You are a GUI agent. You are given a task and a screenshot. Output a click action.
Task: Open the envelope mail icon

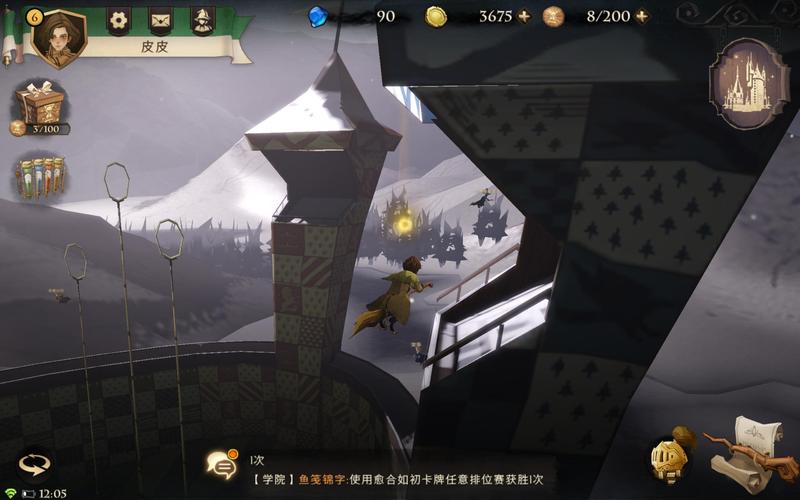pos(160,20)
